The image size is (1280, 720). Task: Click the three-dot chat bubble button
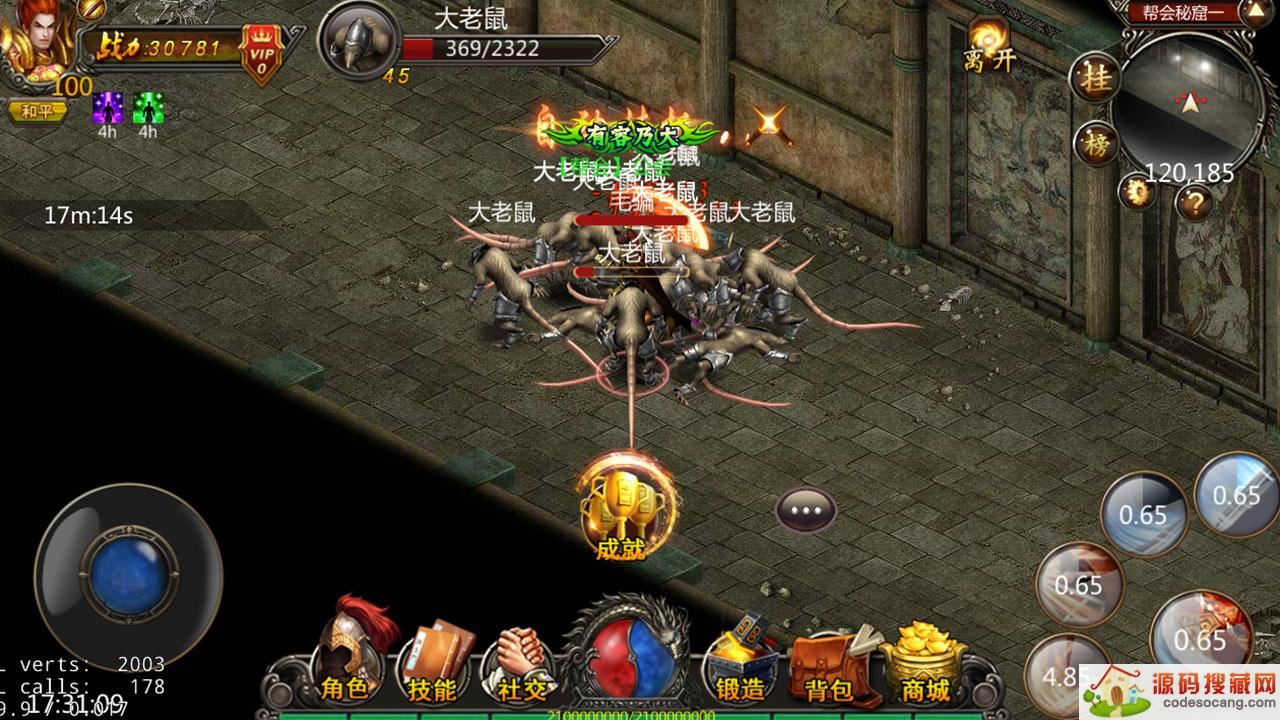click(806, 510)
